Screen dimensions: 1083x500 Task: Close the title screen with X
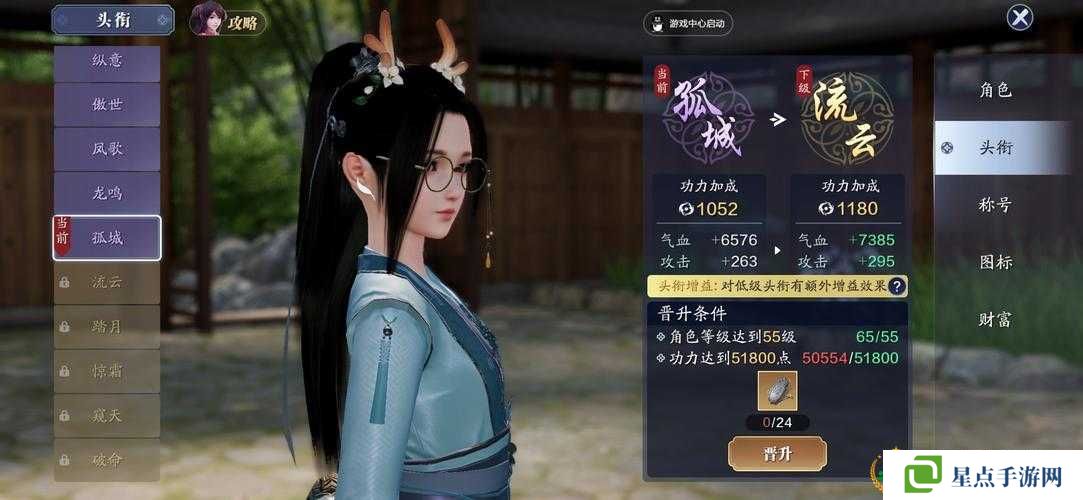tap(1019, 17)
